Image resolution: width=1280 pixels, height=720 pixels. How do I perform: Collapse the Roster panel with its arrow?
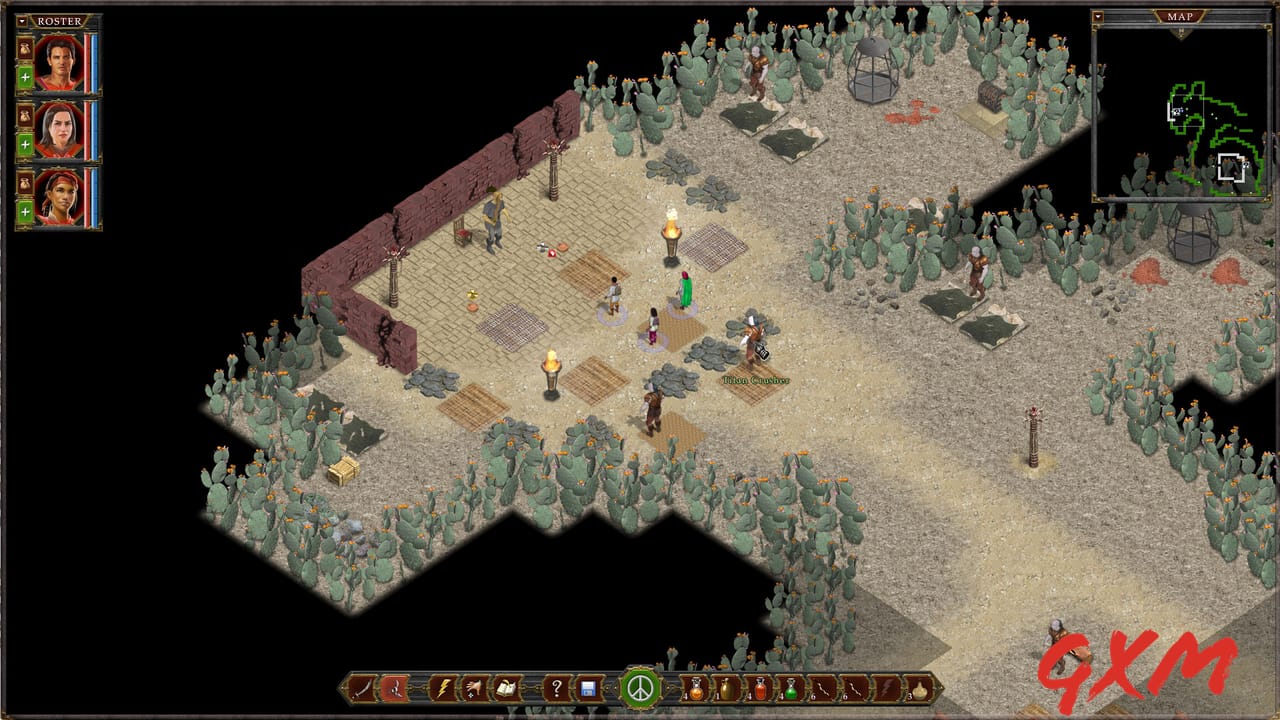[23, 21]
